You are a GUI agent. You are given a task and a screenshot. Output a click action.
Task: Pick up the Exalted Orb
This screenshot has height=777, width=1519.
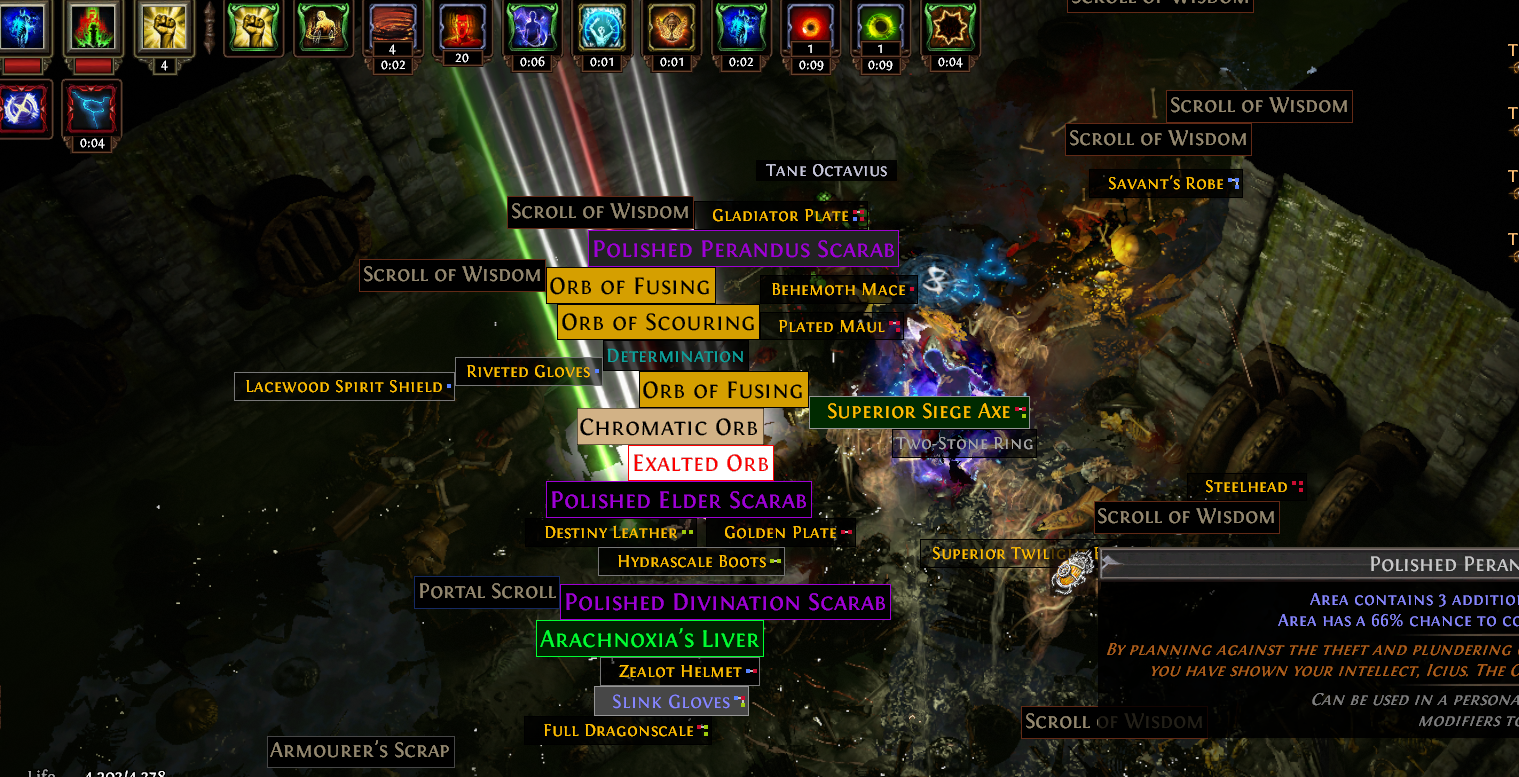click(701, 464)
